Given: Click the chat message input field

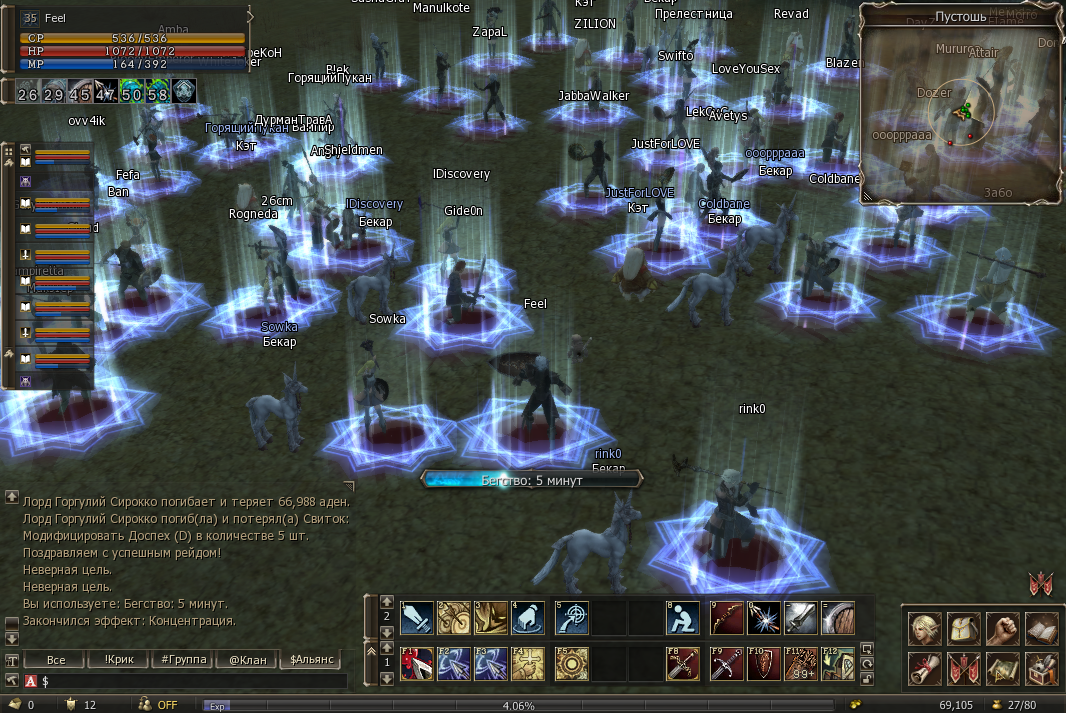Looking at the screenshot, I should pos(190,681).
